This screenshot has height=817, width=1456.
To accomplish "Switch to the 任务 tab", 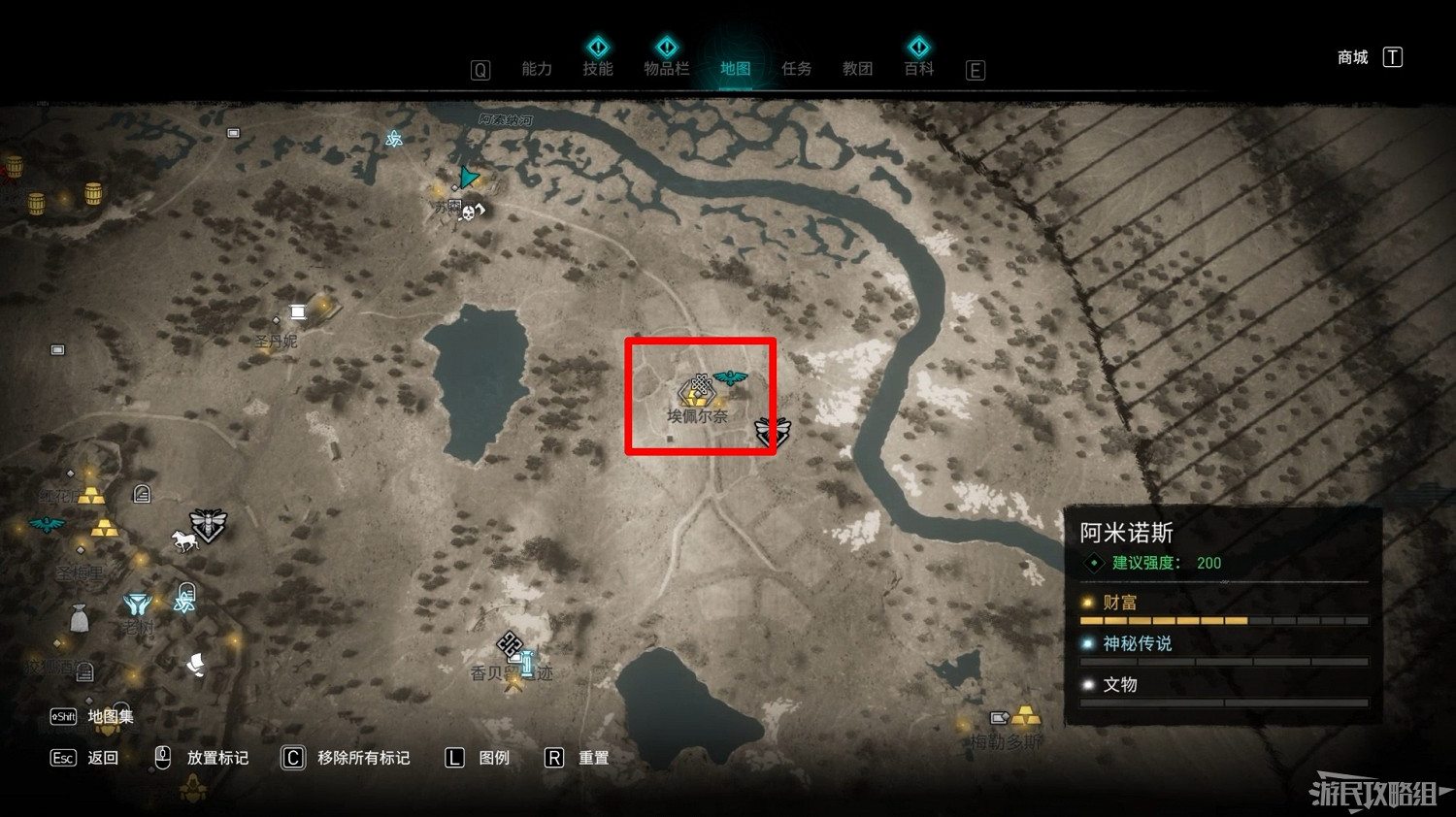I will 796,68.
